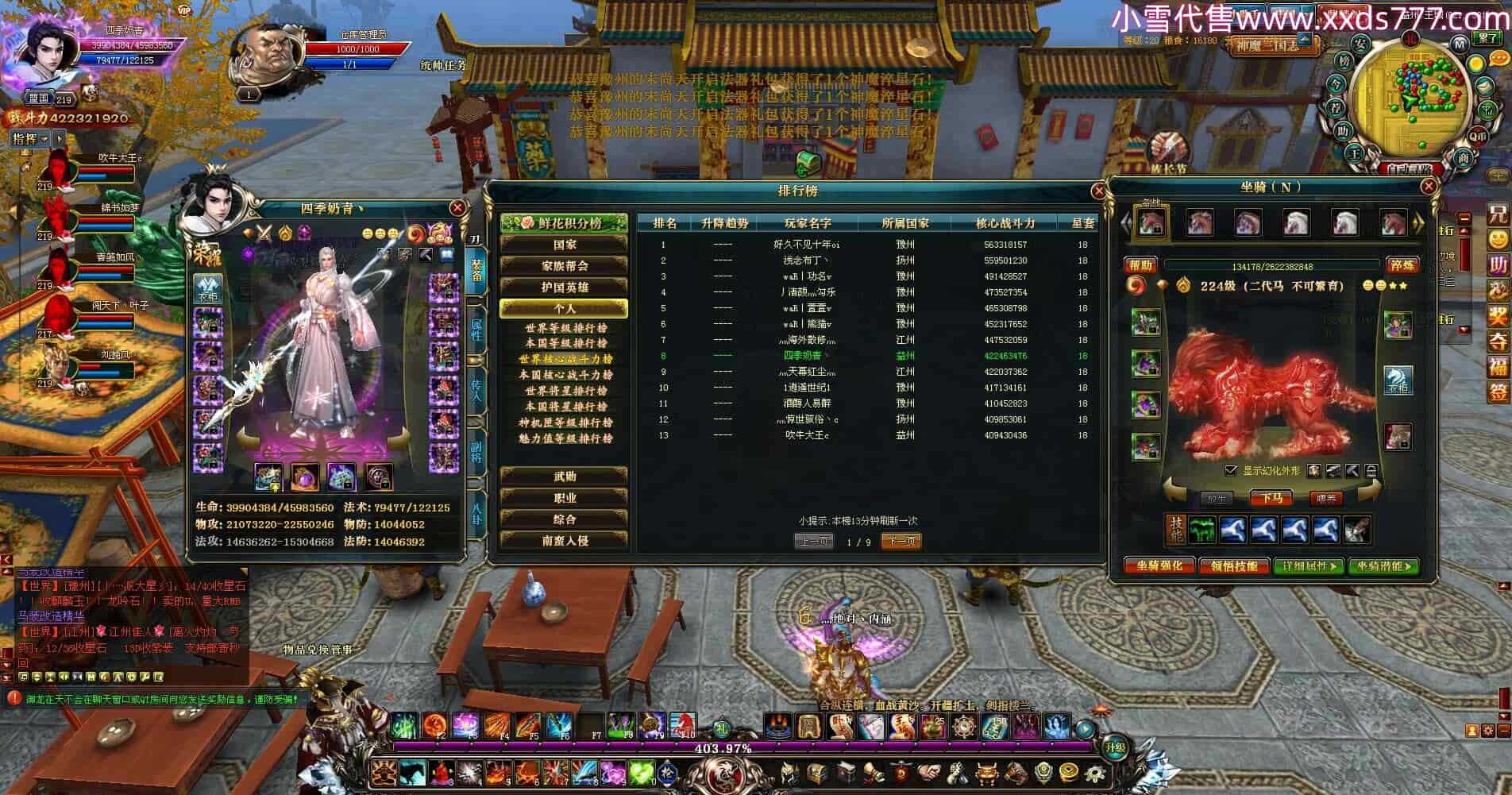This screenshot has width=1512, height=795.
Task: Select the top-ranked player row 好久不见十年
Action: pyautogui.click(x=806, y=245)
